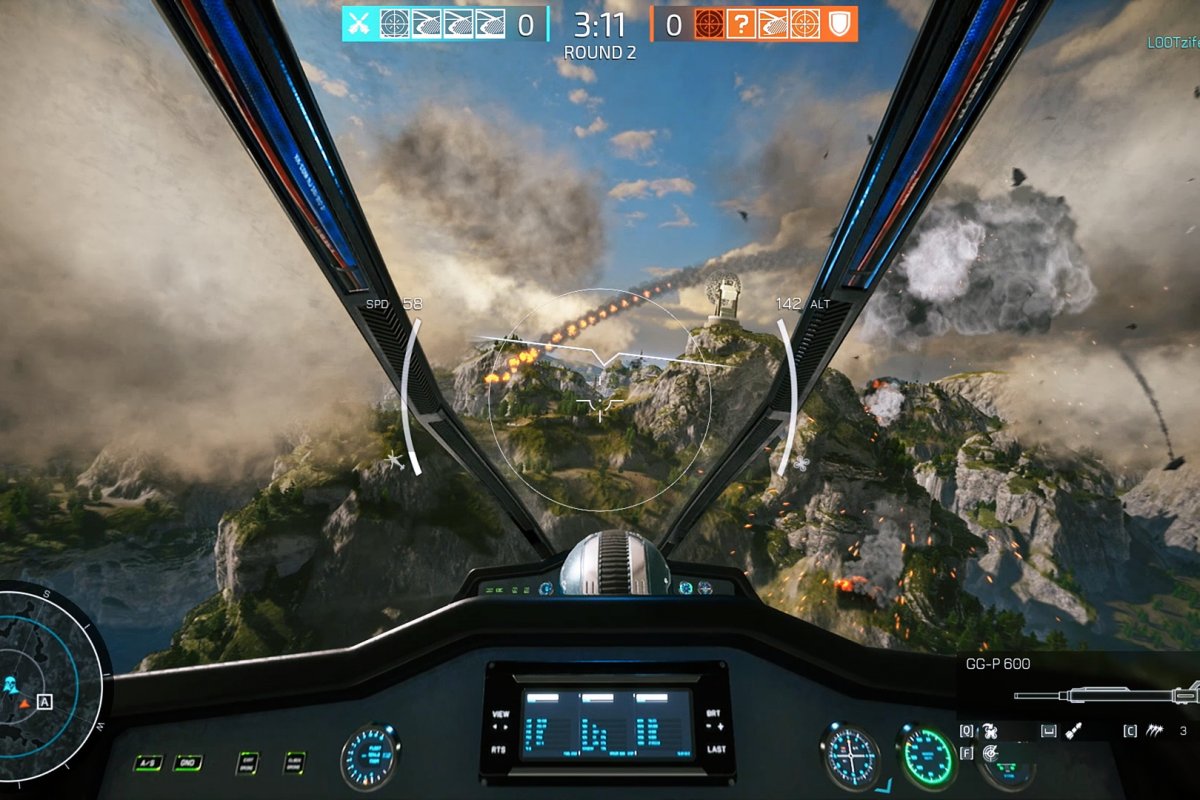
Task: Click the blue team's crossed wrenches icon
Action: (359, 24)
